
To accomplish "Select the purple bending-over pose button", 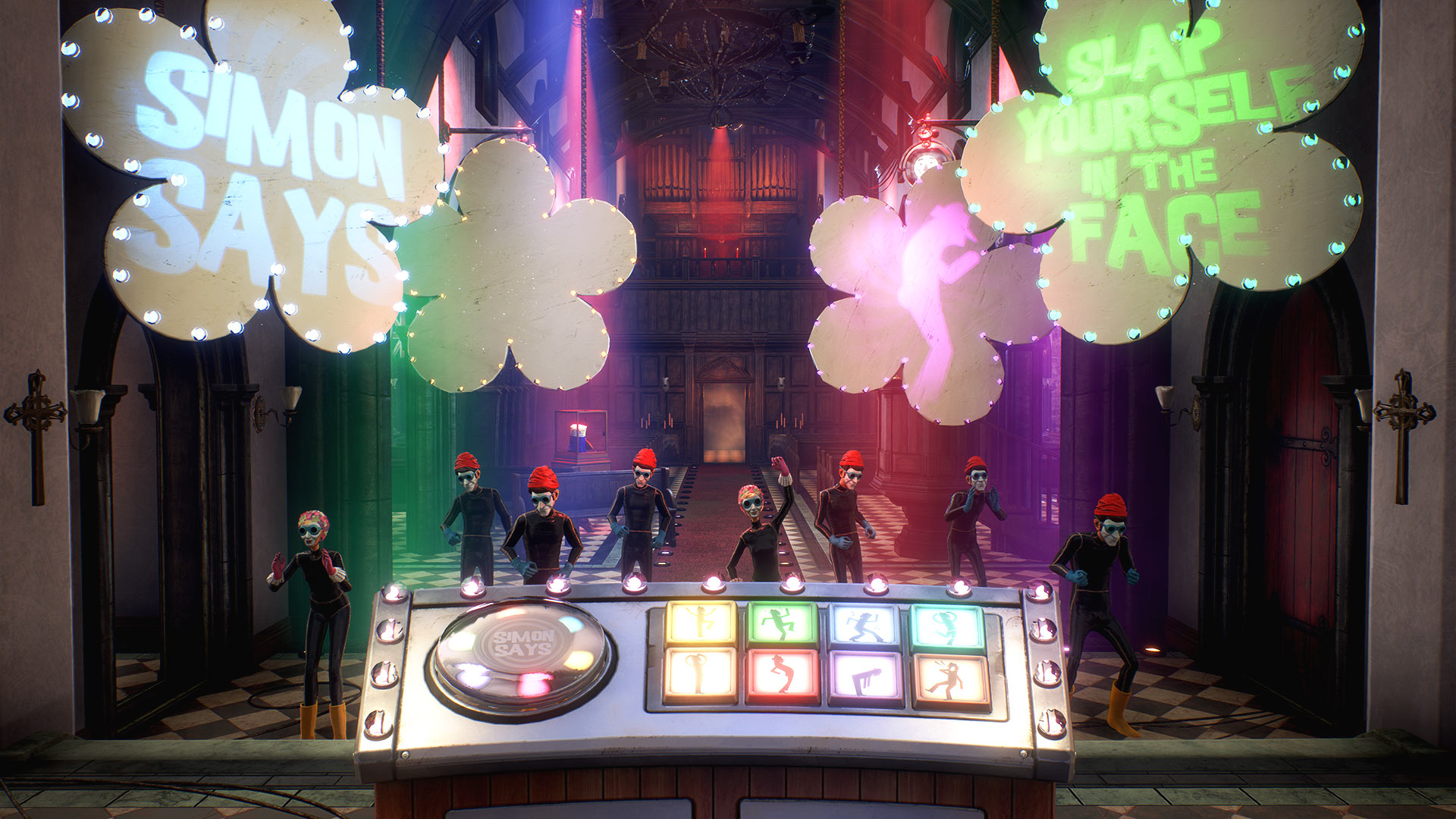I will (867, 678).
